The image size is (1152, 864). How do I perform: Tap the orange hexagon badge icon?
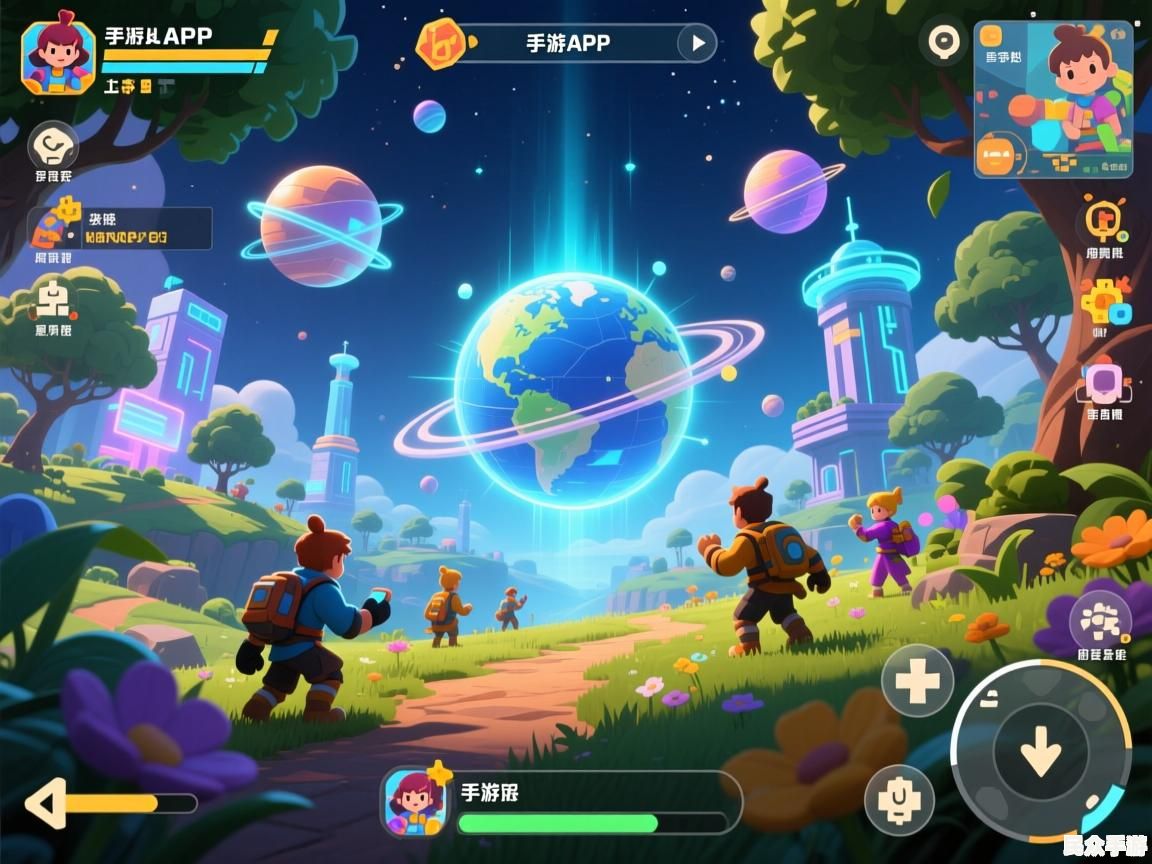coord(440,43)
